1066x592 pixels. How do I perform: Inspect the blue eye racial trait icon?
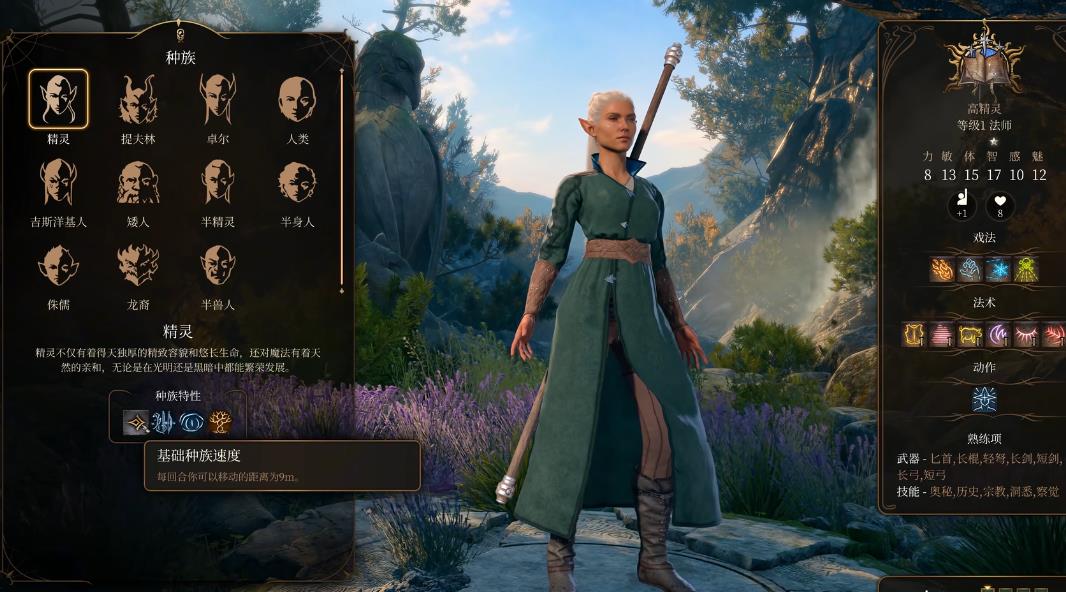[x=192, y=422]
